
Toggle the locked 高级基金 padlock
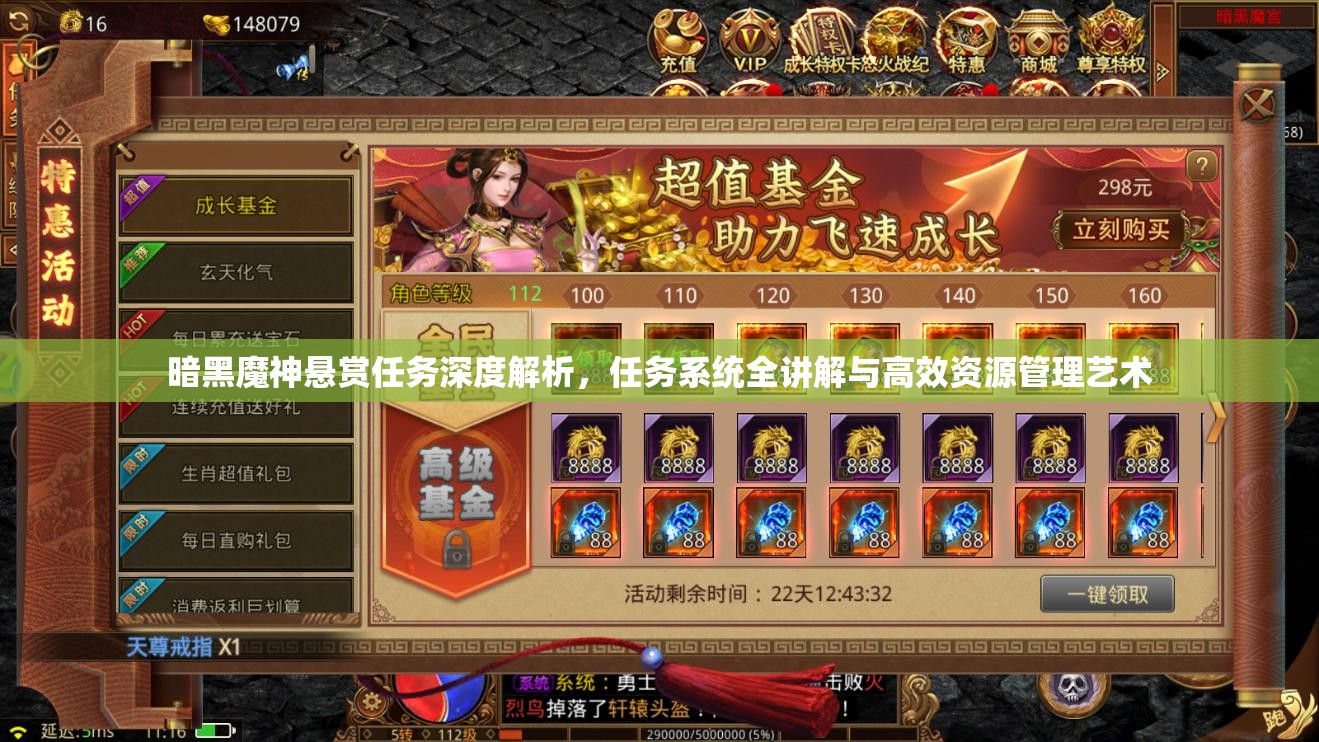(x=457, y=549)
